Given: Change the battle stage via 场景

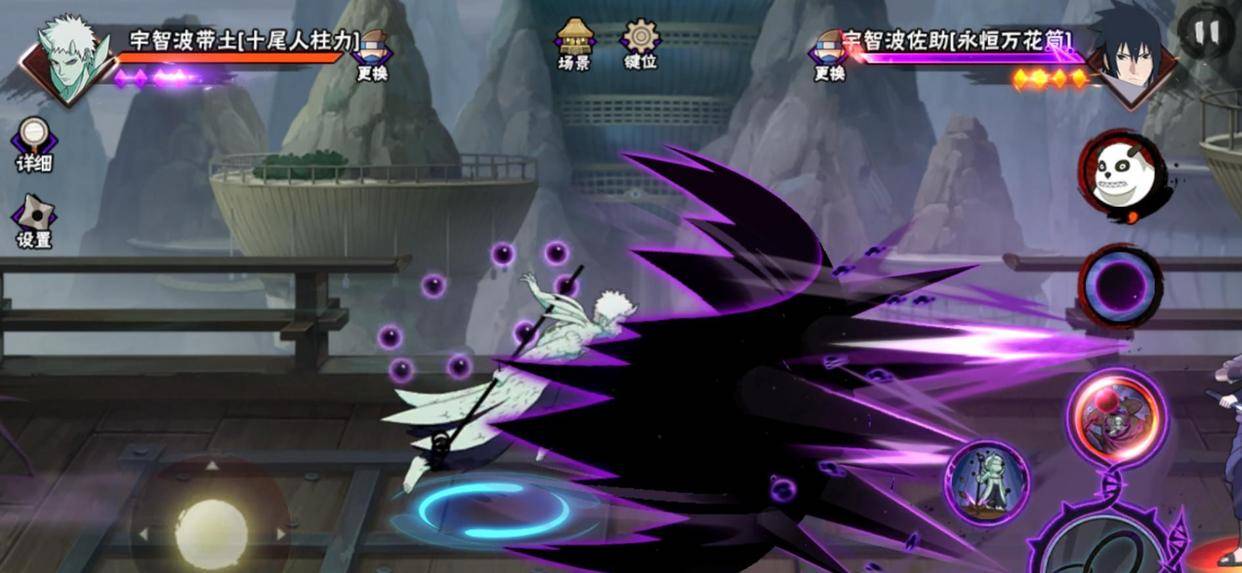Looking at the screenshot, I should (574, 44).
